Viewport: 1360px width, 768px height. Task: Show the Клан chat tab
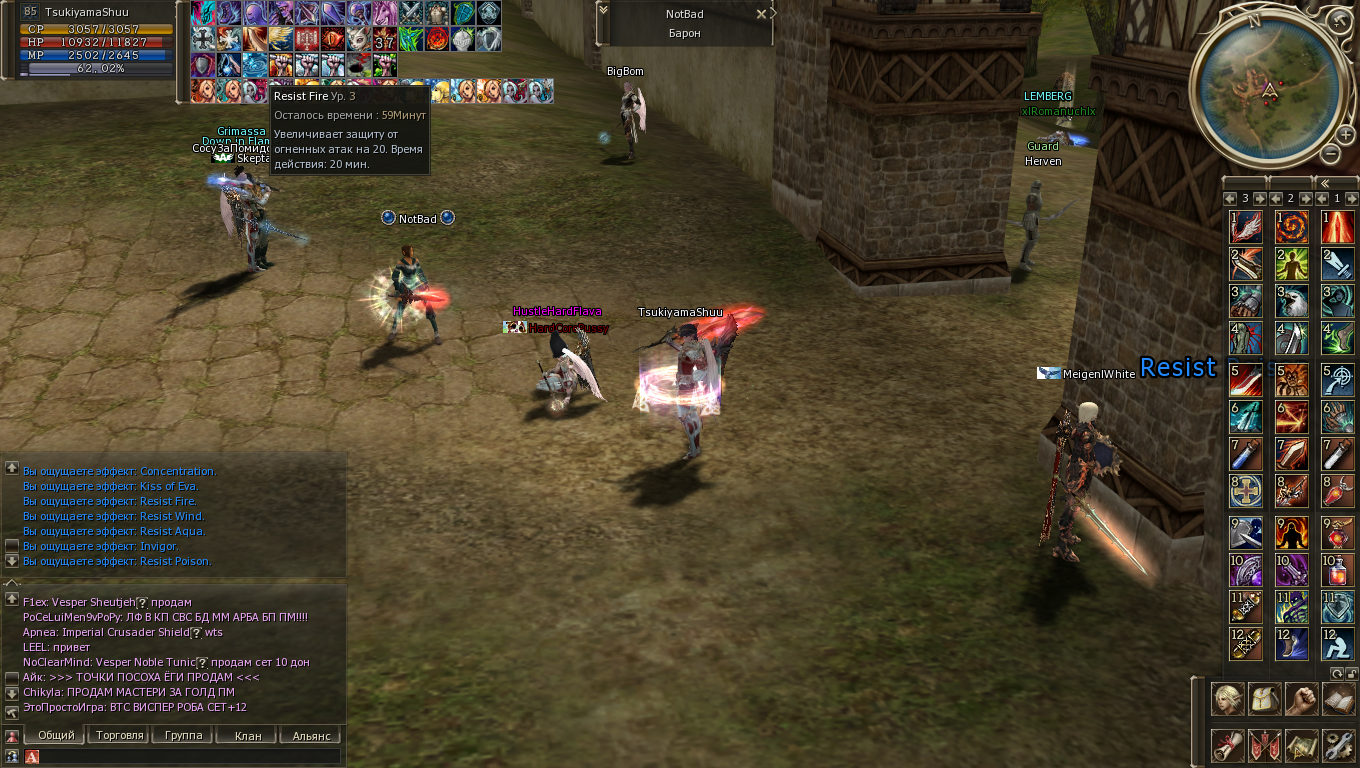(x=248, y=735)
